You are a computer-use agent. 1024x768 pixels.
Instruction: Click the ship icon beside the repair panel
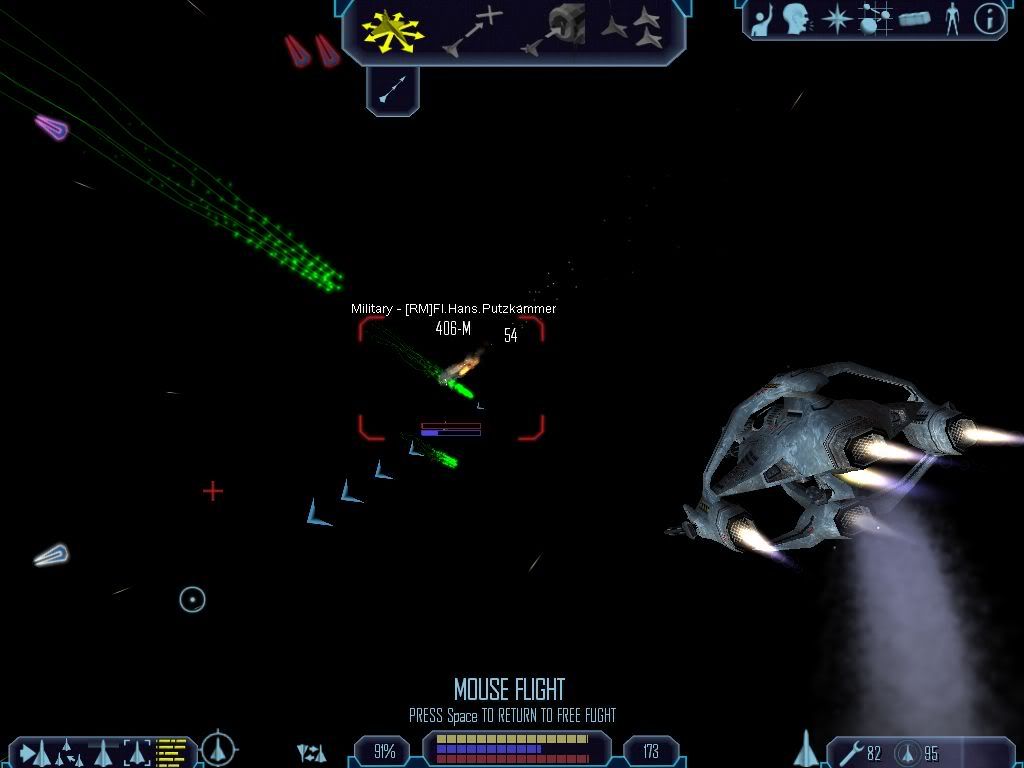tap(806, 748)
